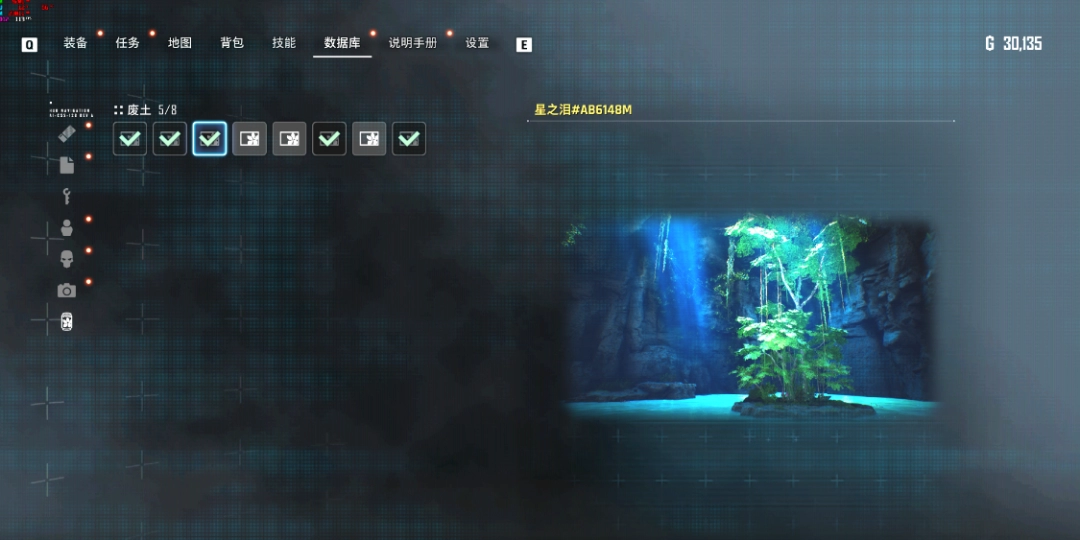This screenshot has width=1080, height=540.
Task: Choose the last checked 废土 entry
Action: (x=409, y=139)
